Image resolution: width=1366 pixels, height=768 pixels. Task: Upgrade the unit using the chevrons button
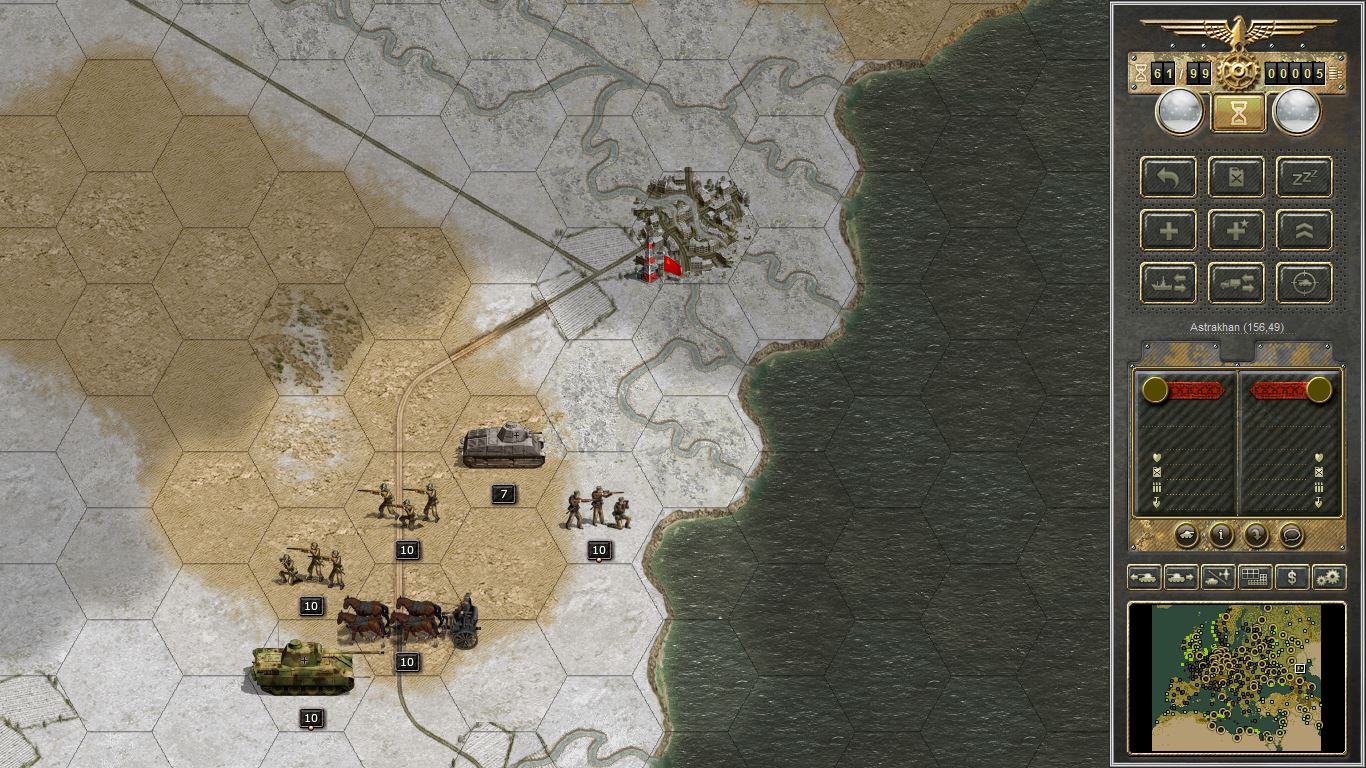pos(1304,230)
